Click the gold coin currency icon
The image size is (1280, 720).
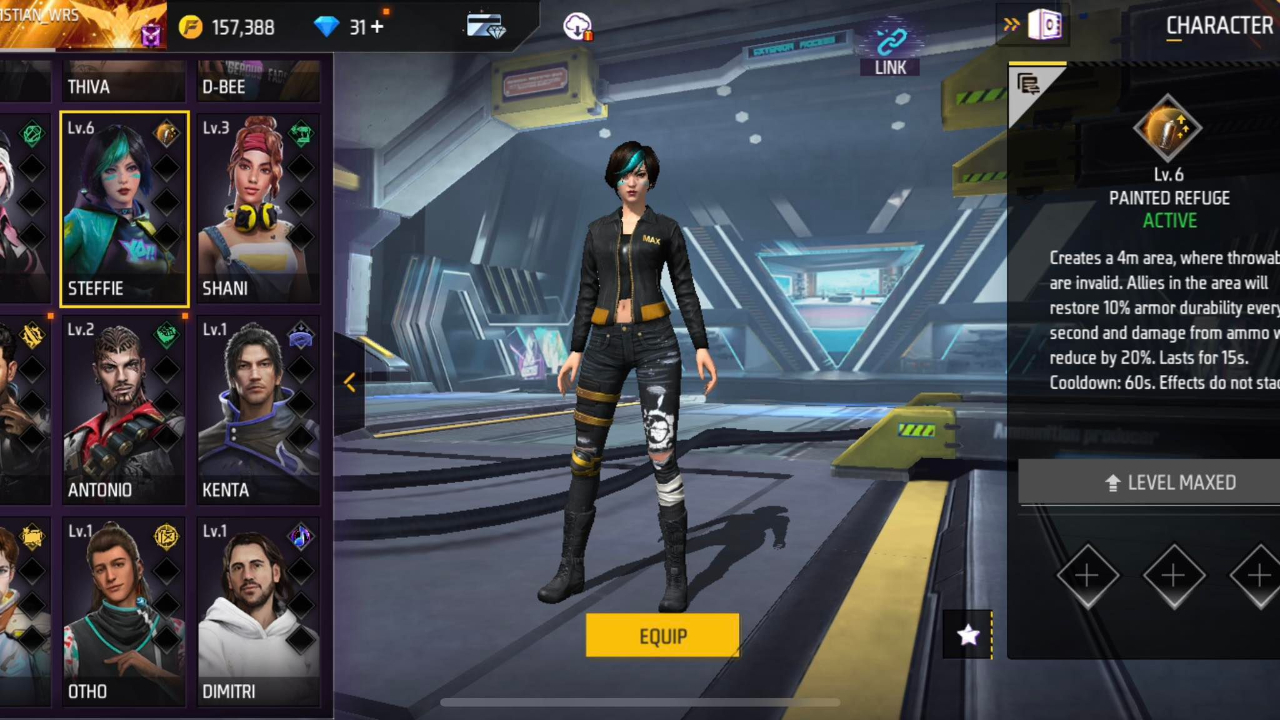coord(190,27)
